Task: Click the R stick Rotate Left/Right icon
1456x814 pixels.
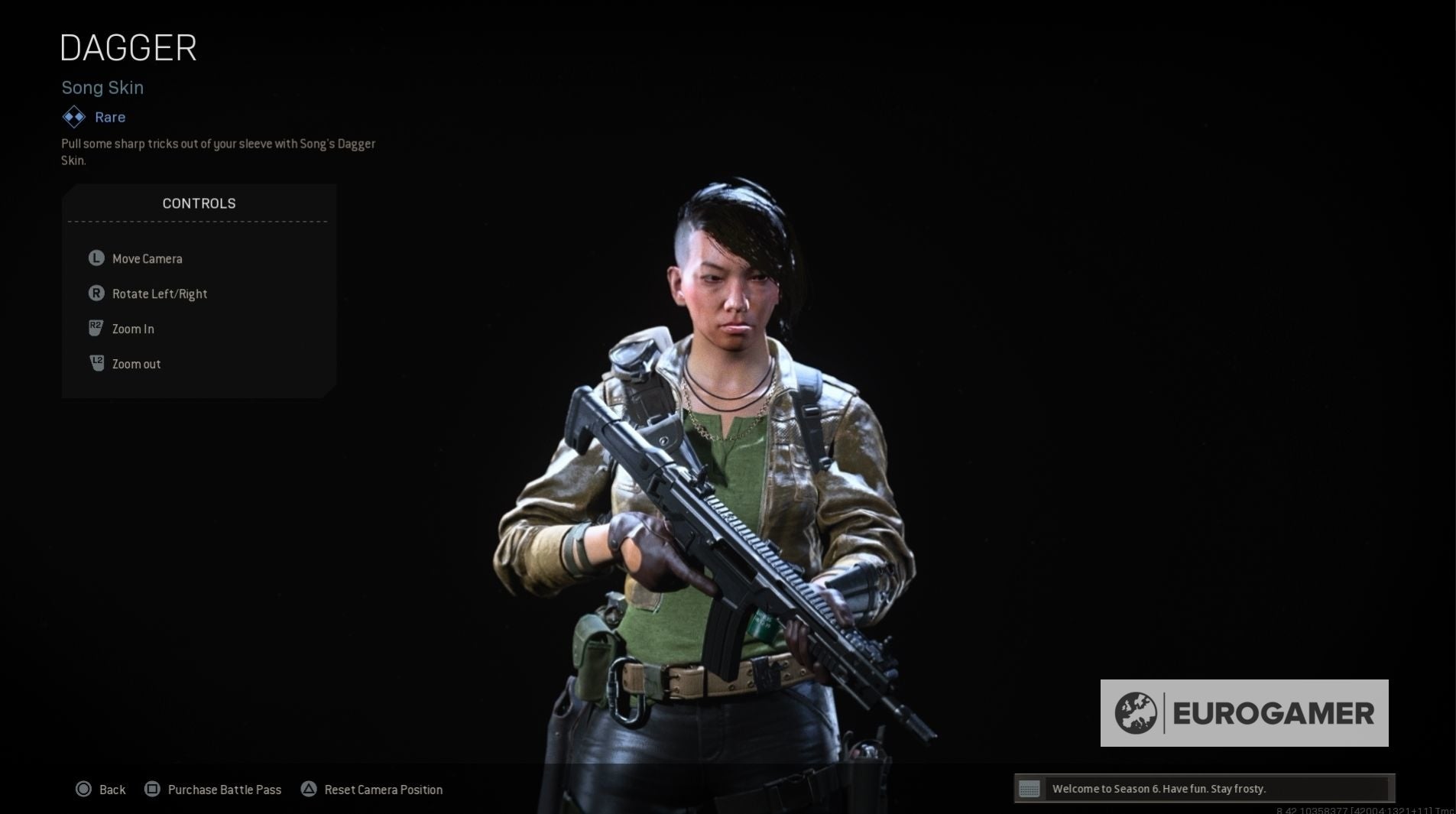Action: pyautogui.click(x=95, y=293)
